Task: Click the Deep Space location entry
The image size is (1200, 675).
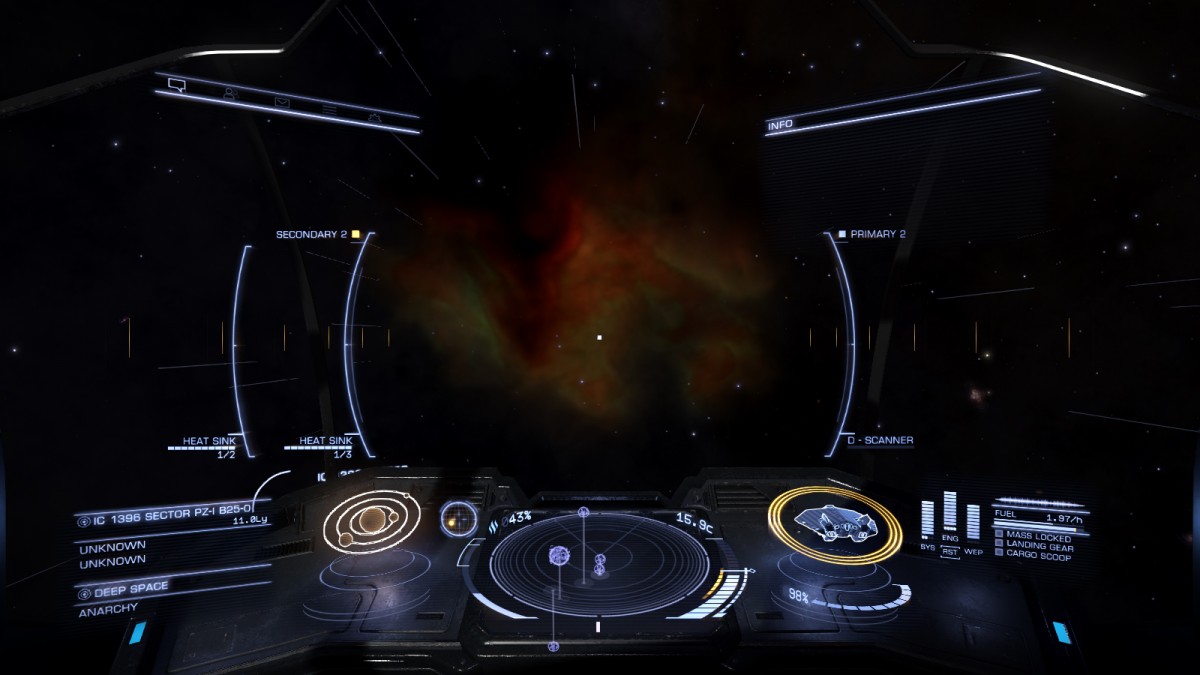Action: [134, 588]
